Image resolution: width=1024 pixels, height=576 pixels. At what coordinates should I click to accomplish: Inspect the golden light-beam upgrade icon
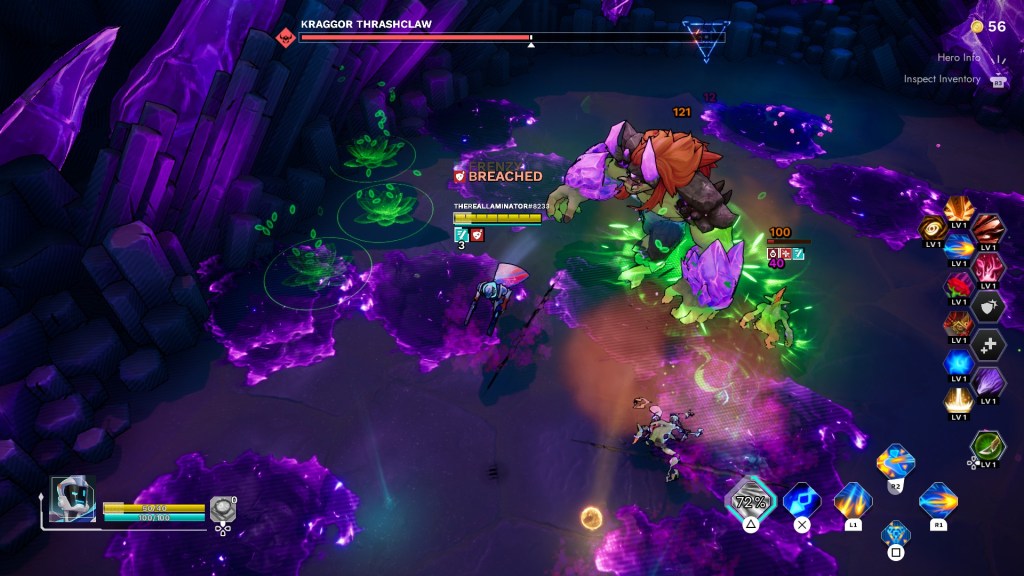(958, 401)
